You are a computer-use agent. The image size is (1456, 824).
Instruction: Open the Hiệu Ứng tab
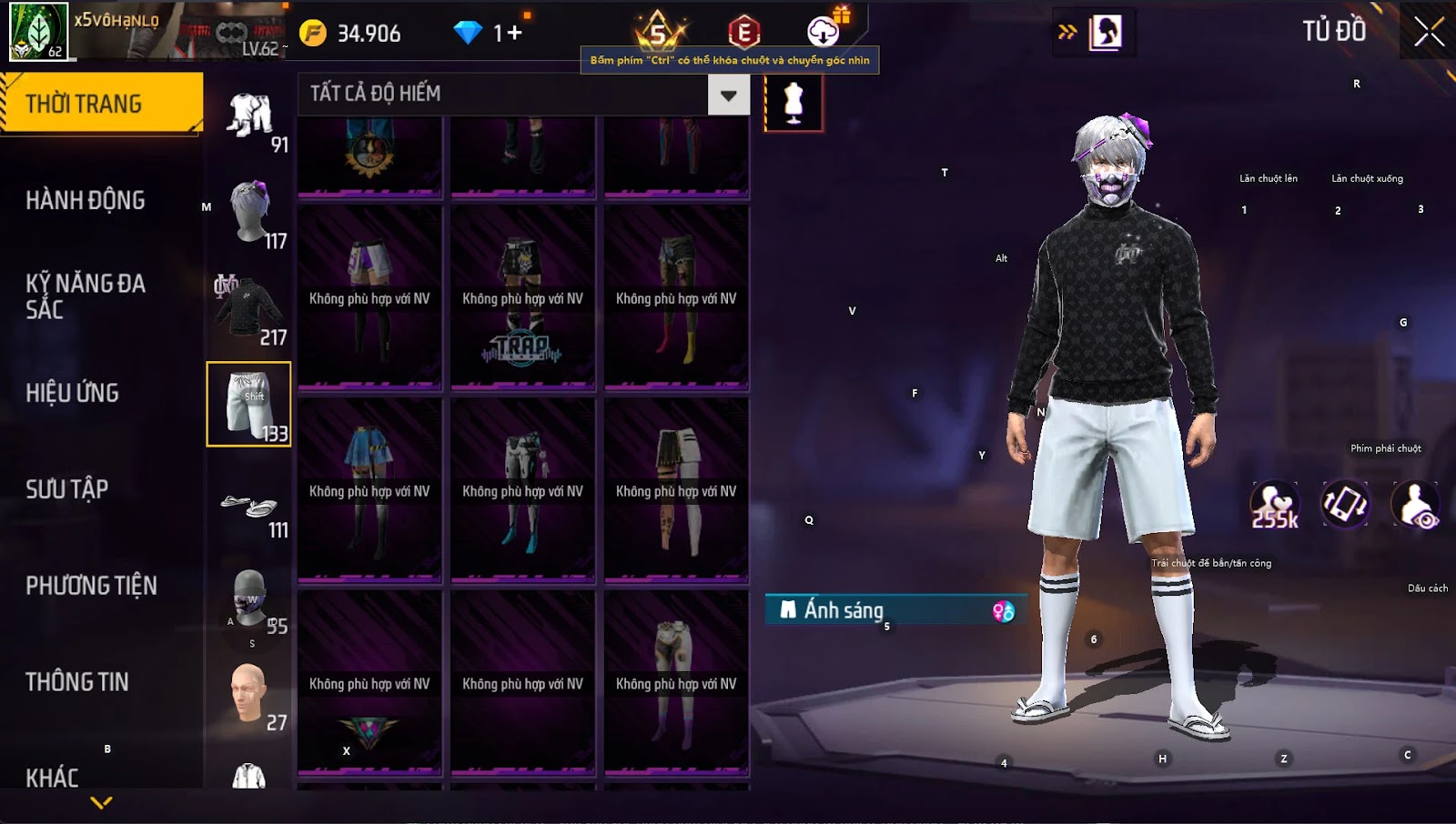(x=73, y=393)
